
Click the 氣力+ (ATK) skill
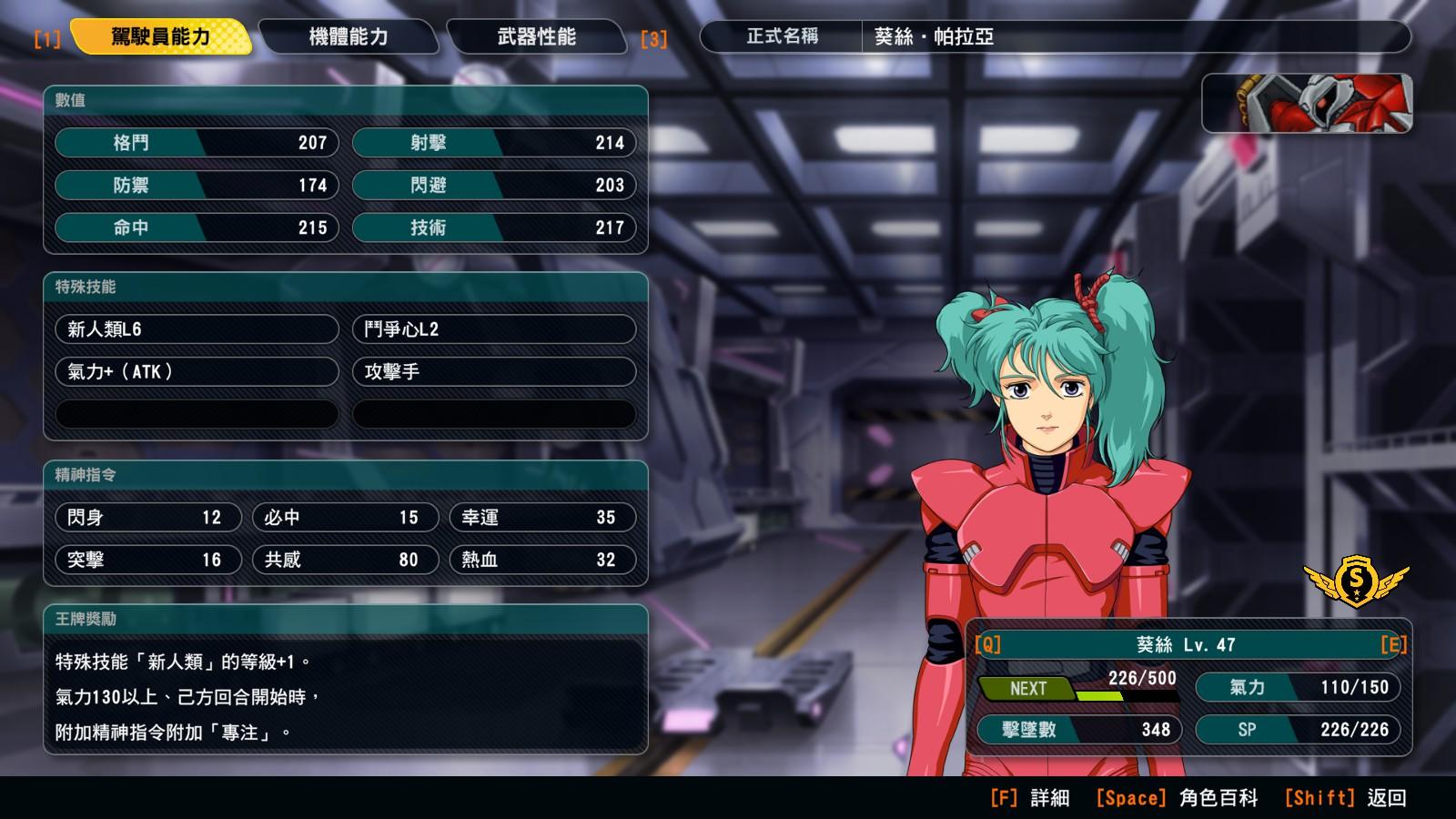[x=197, y=371]
